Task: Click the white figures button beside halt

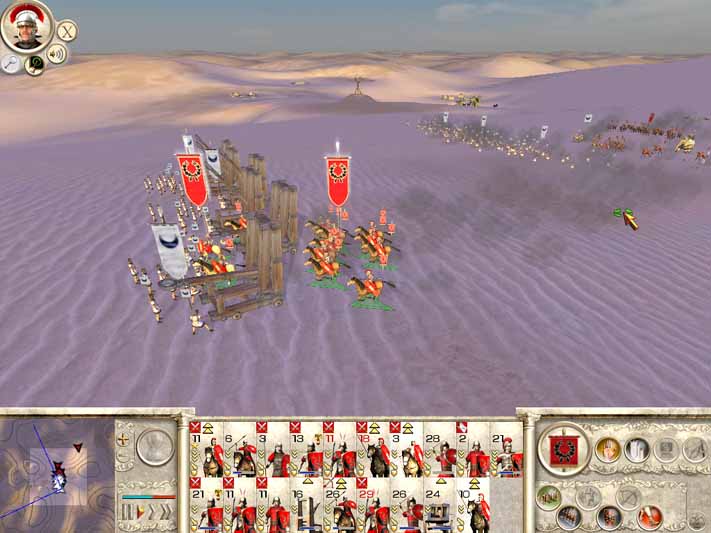Action: click(637, 450)
